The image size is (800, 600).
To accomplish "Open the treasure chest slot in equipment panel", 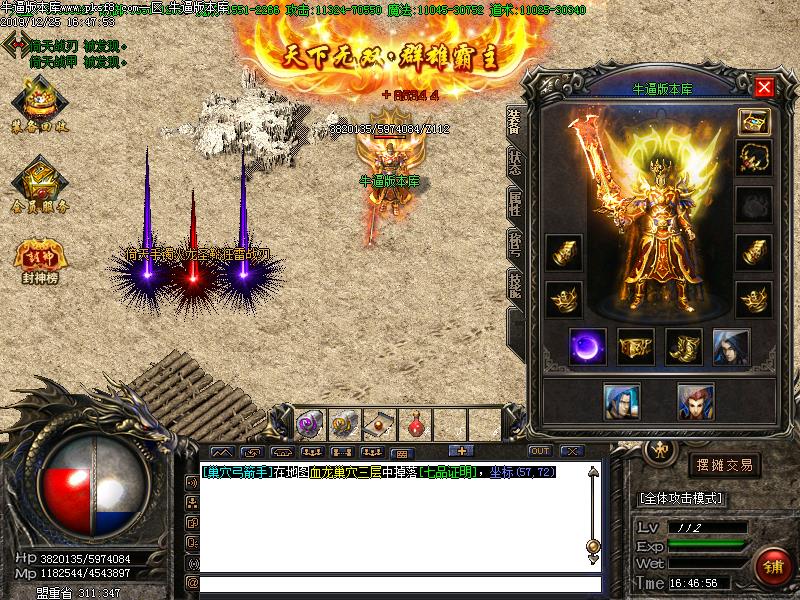I will tap(753, 121).
